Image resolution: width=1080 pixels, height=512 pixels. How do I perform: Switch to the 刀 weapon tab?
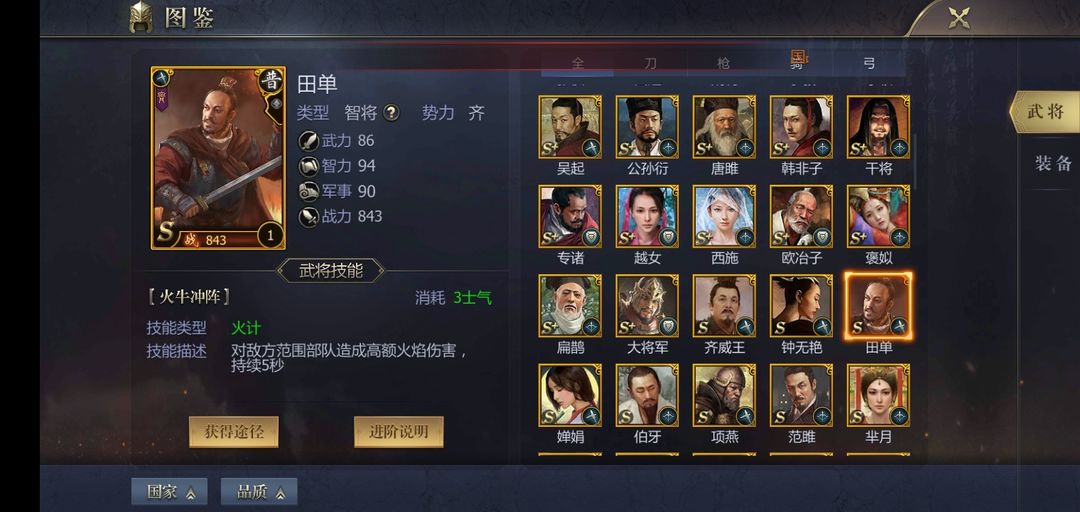650,63
